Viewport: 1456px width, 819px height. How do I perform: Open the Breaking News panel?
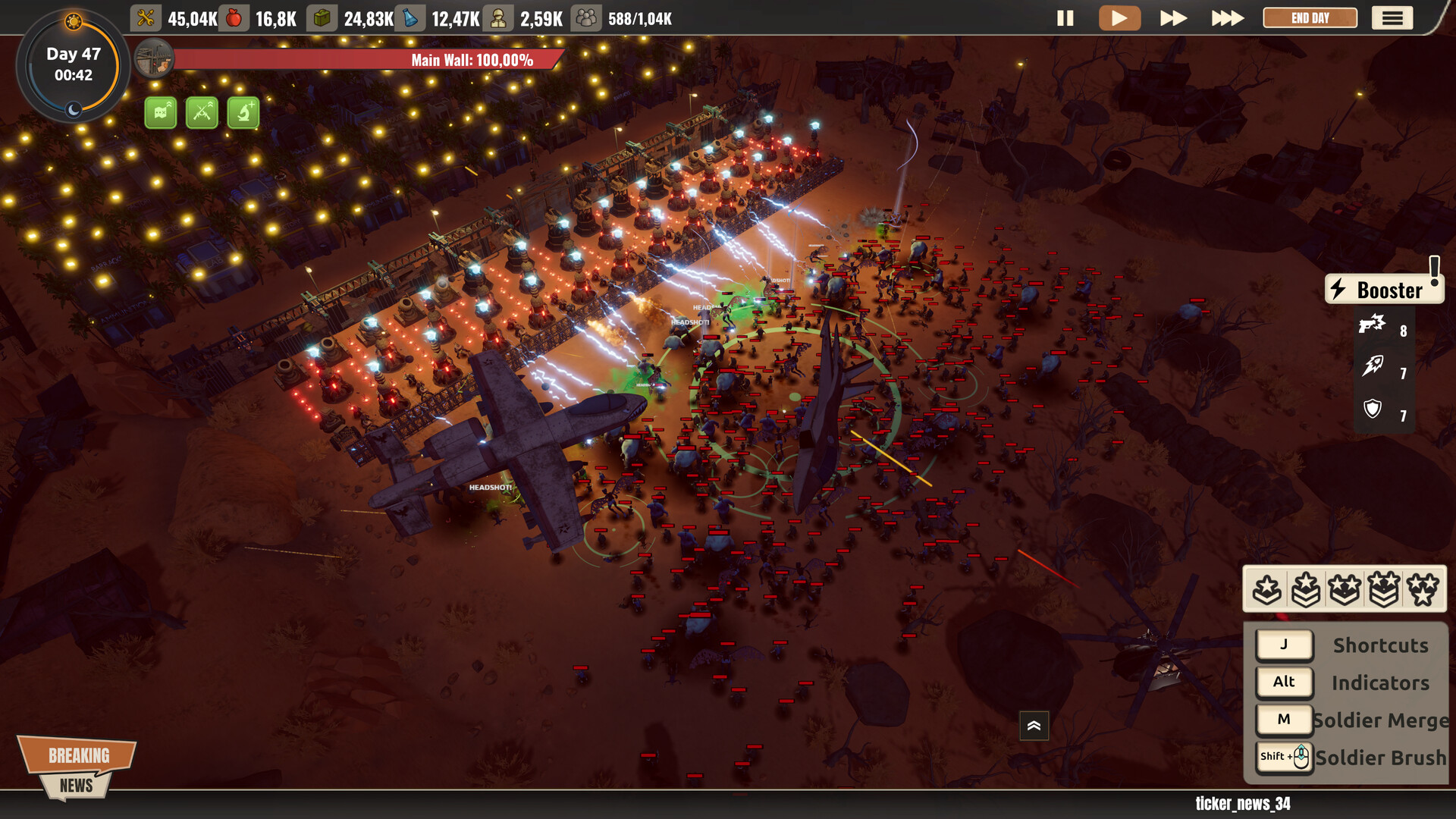[x=77, y=767]
